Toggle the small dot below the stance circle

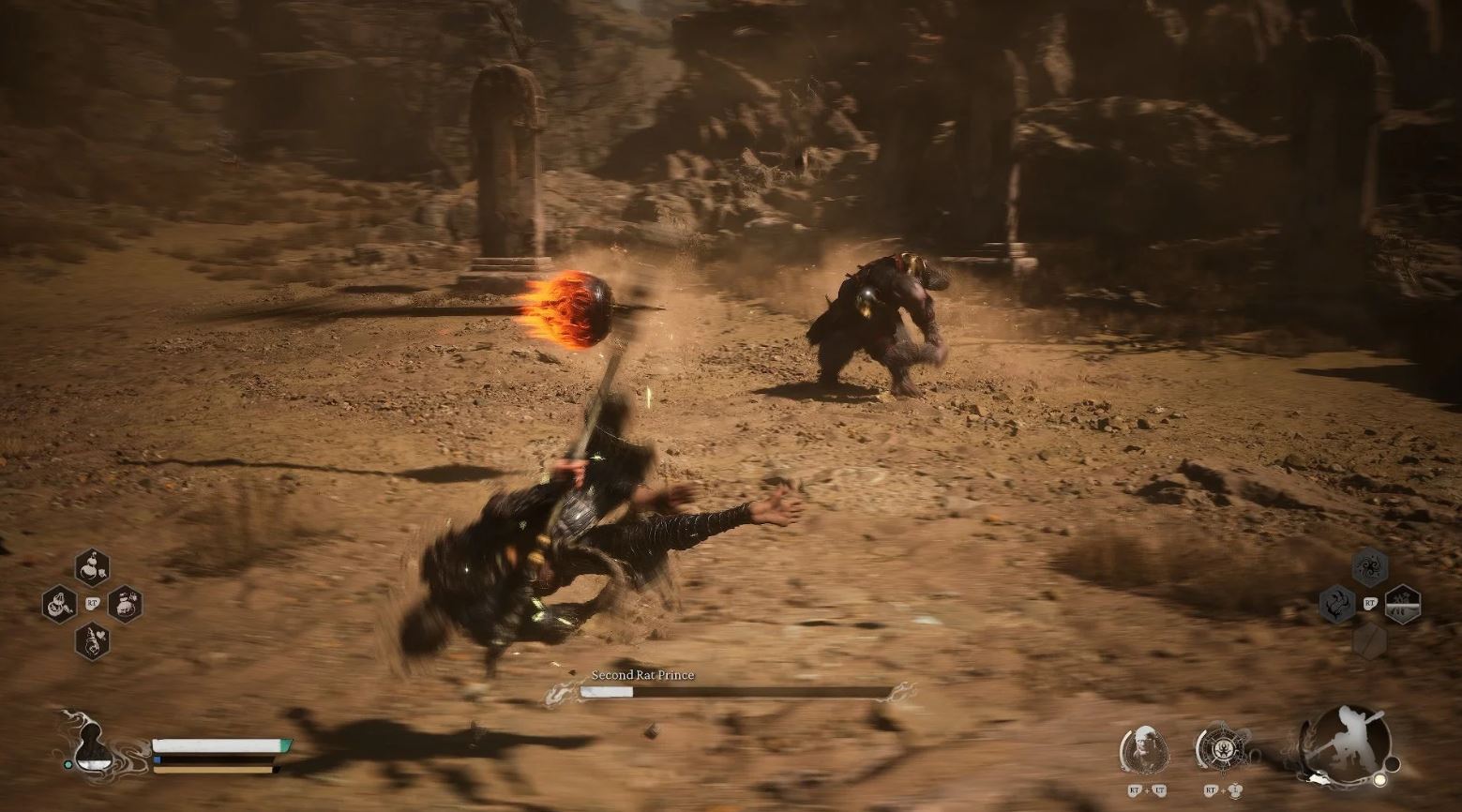[1380, 779]
